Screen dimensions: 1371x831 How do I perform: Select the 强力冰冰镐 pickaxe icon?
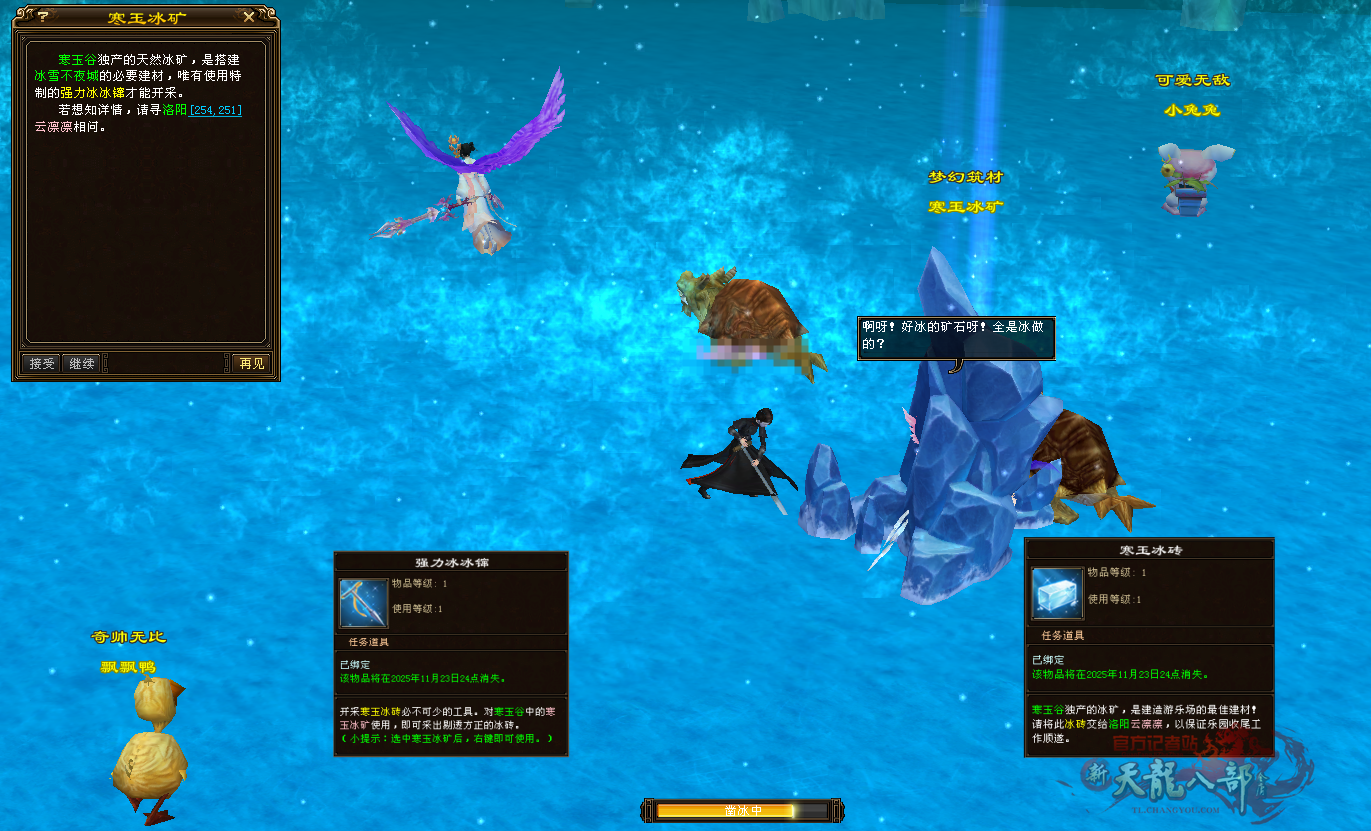[x=363, y=603]
